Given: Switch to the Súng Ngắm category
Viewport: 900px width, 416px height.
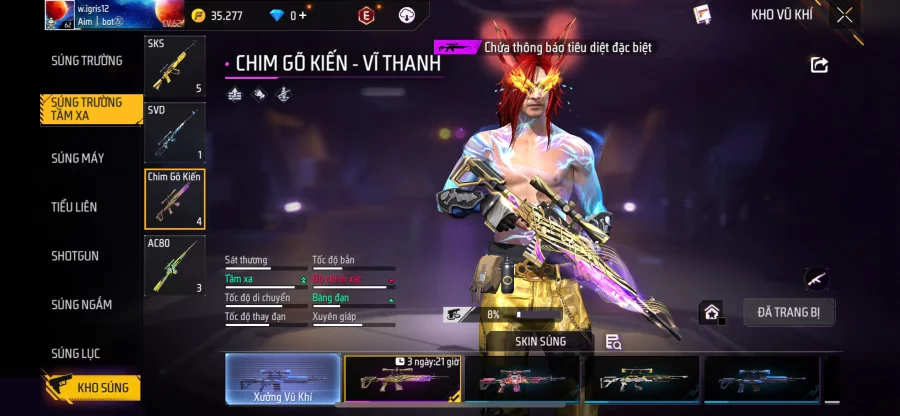Looking at the screenshot, I should point(82,305).
